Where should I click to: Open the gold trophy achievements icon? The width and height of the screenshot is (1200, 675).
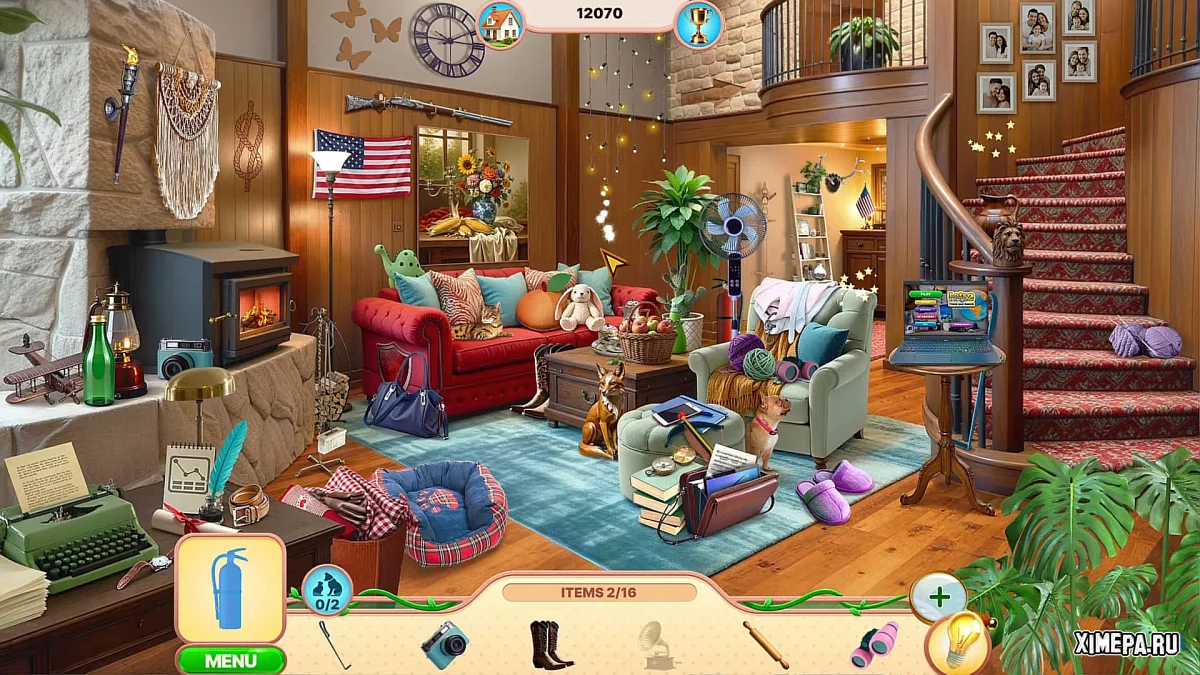pos(698,24)
